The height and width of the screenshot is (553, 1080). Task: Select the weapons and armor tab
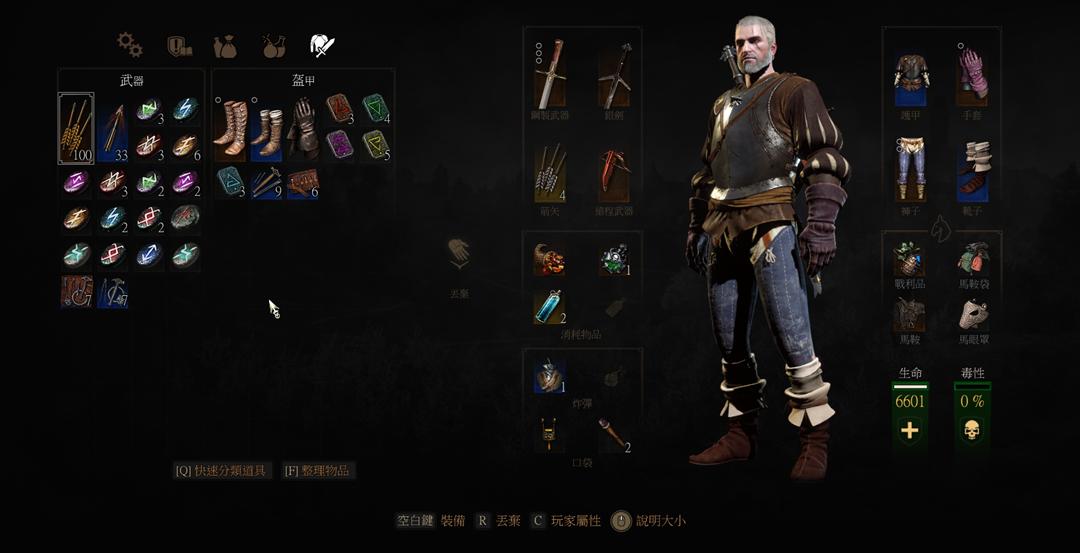click(x=321, y=45)
